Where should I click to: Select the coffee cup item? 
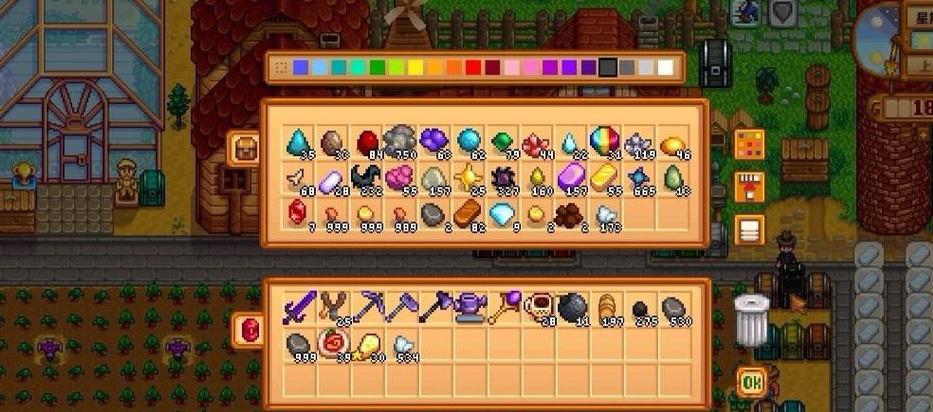tap(535, 307)
